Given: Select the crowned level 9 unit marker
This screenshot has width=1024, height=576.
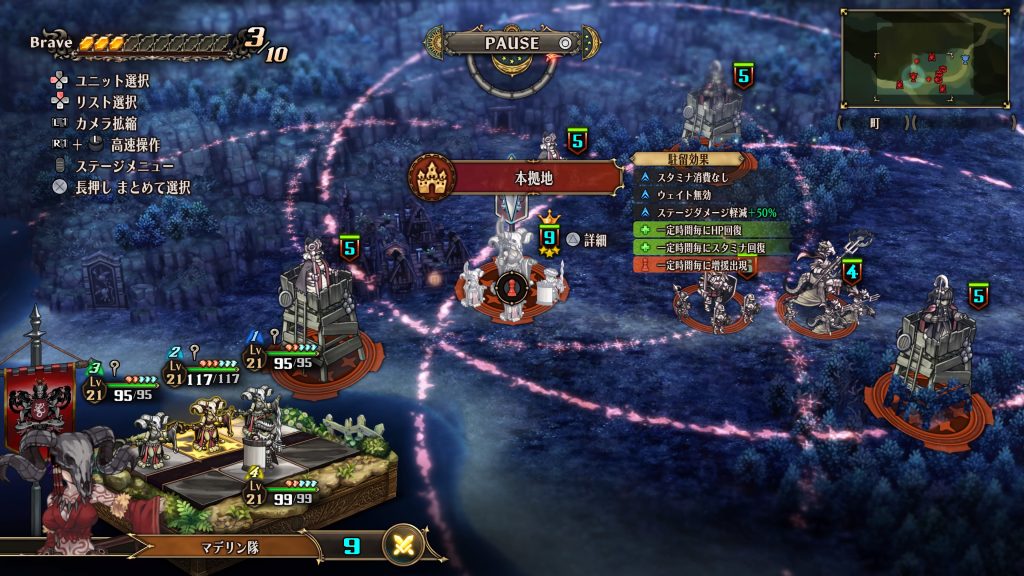Looking at the screenshot, I should point(548,238).
